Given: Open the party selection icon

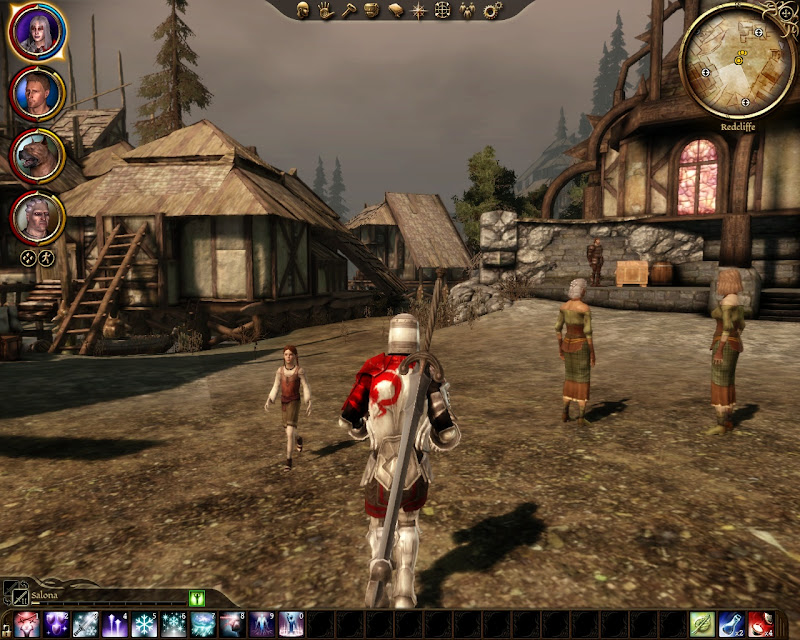Looking at the screenshot, I should point(468,10).
